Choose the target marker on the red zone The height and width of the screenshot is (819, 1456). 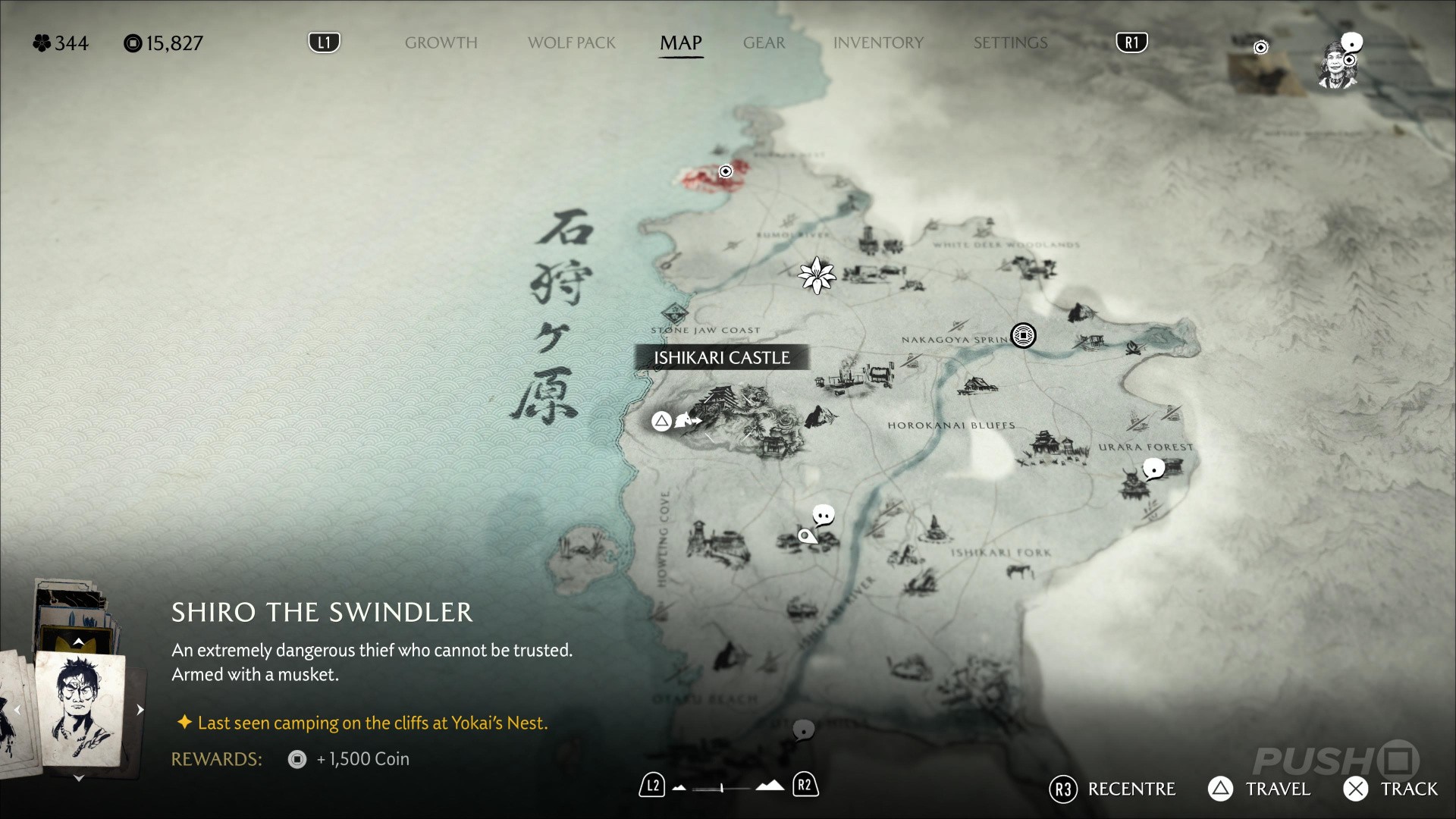[x=726, y=171]
